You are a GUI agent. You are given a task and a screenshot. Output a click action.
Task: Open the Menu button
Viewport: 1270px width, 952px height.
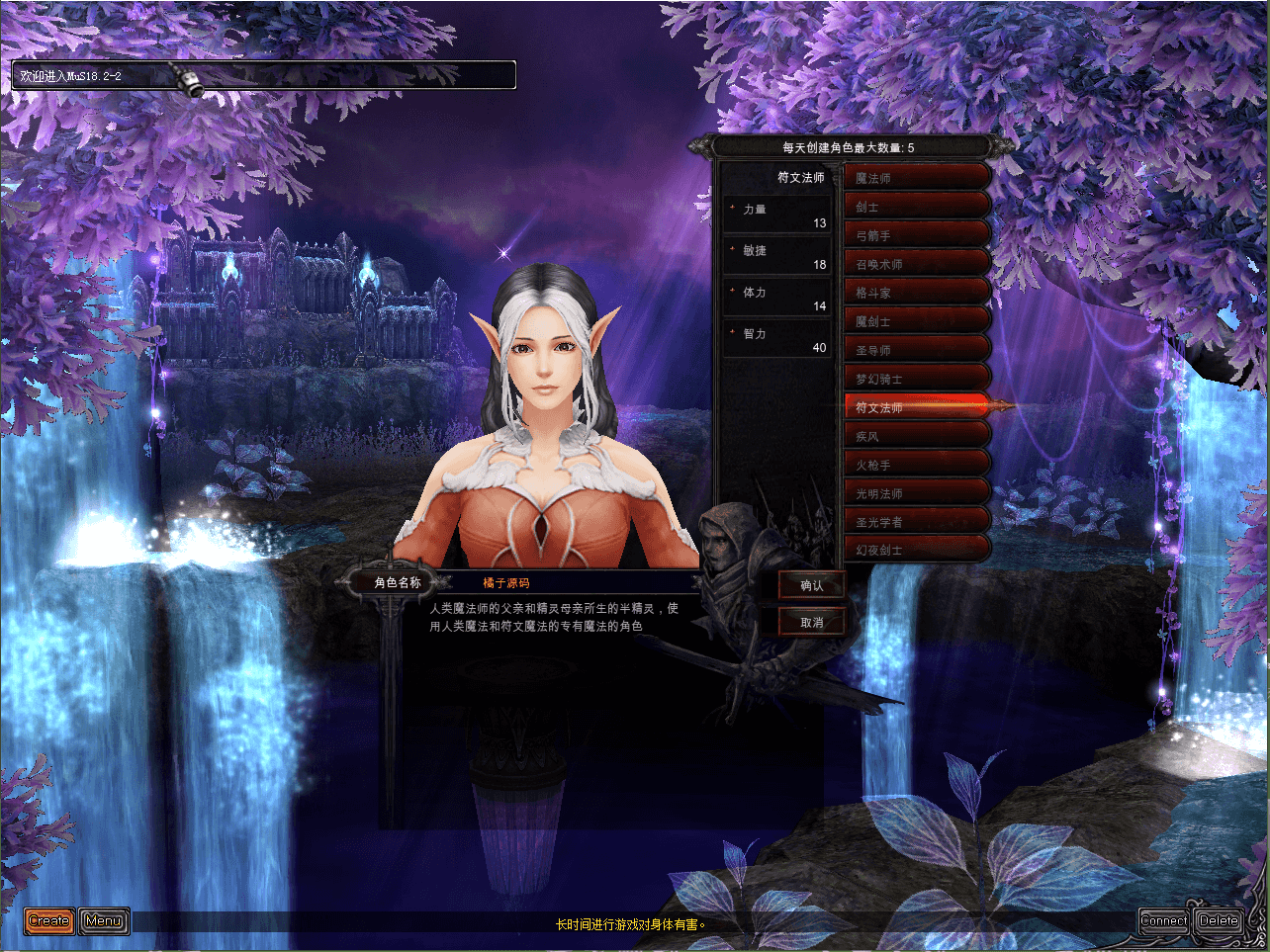104,921
